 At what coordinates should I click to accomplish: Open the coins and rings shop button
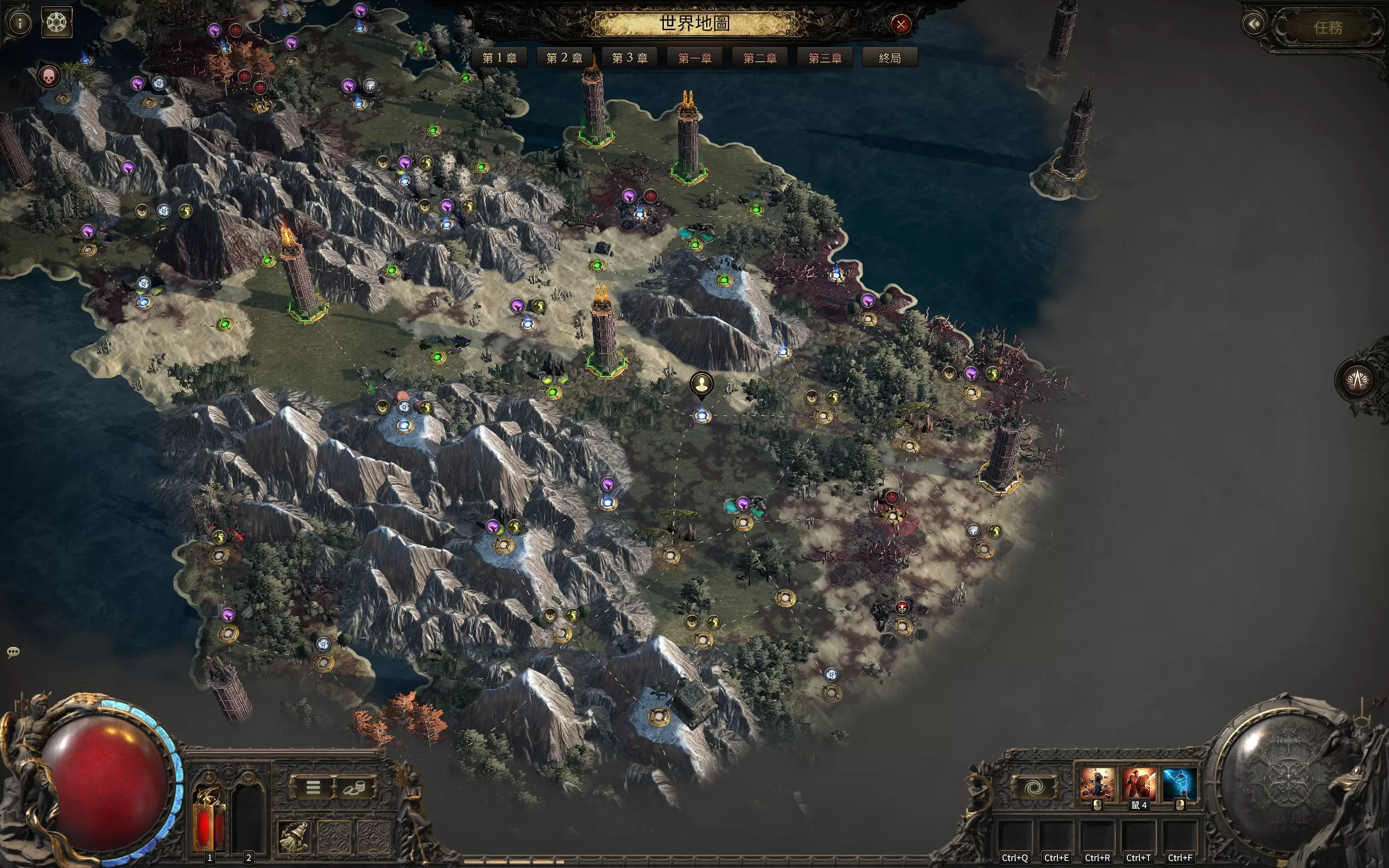354,787
